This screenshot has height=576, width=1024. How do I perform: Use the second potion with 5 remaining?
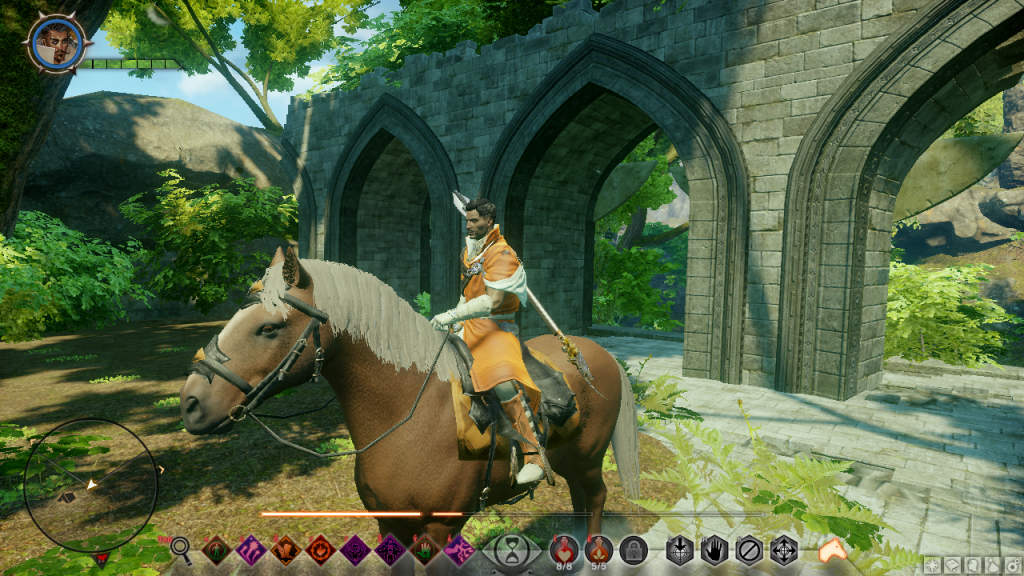(598, 549)
